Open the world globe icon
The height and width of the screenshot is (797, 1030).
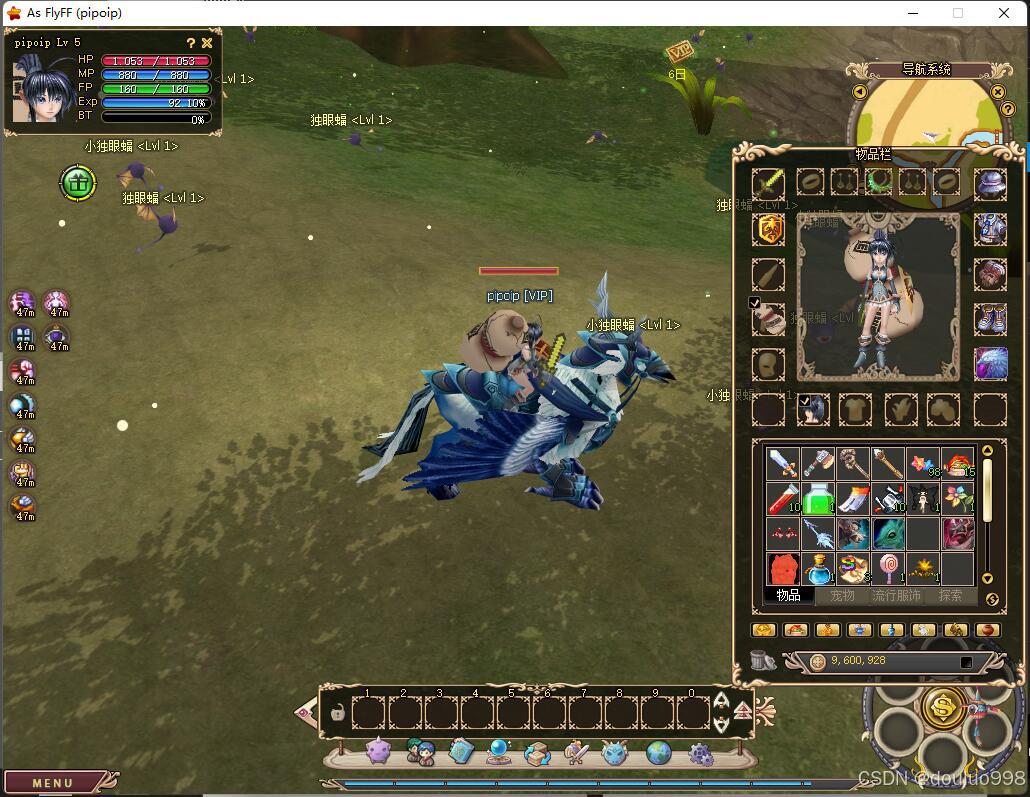click(x=658, y=753)
